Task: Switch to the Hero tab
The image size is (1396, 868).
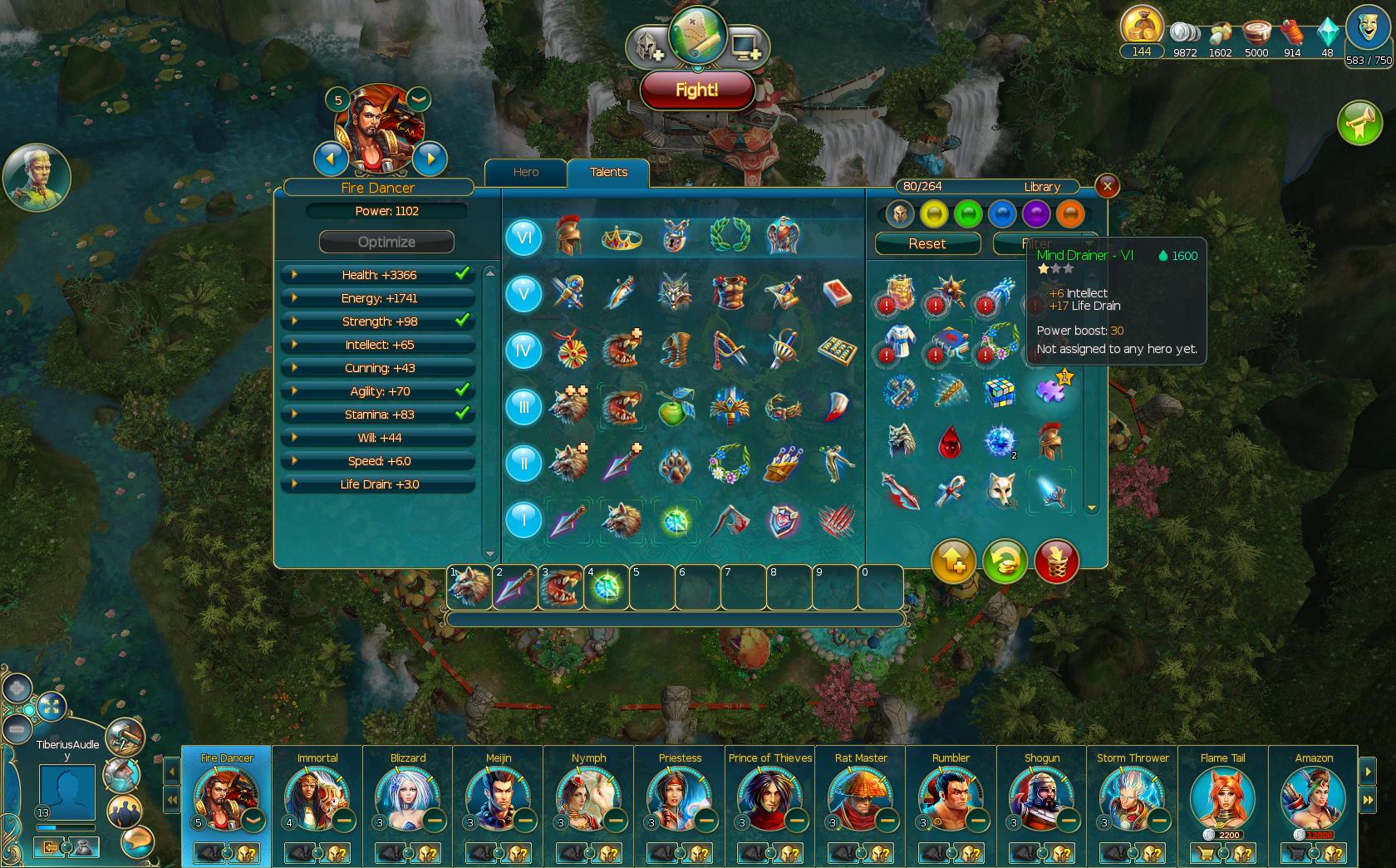Action: coord(525,172)
